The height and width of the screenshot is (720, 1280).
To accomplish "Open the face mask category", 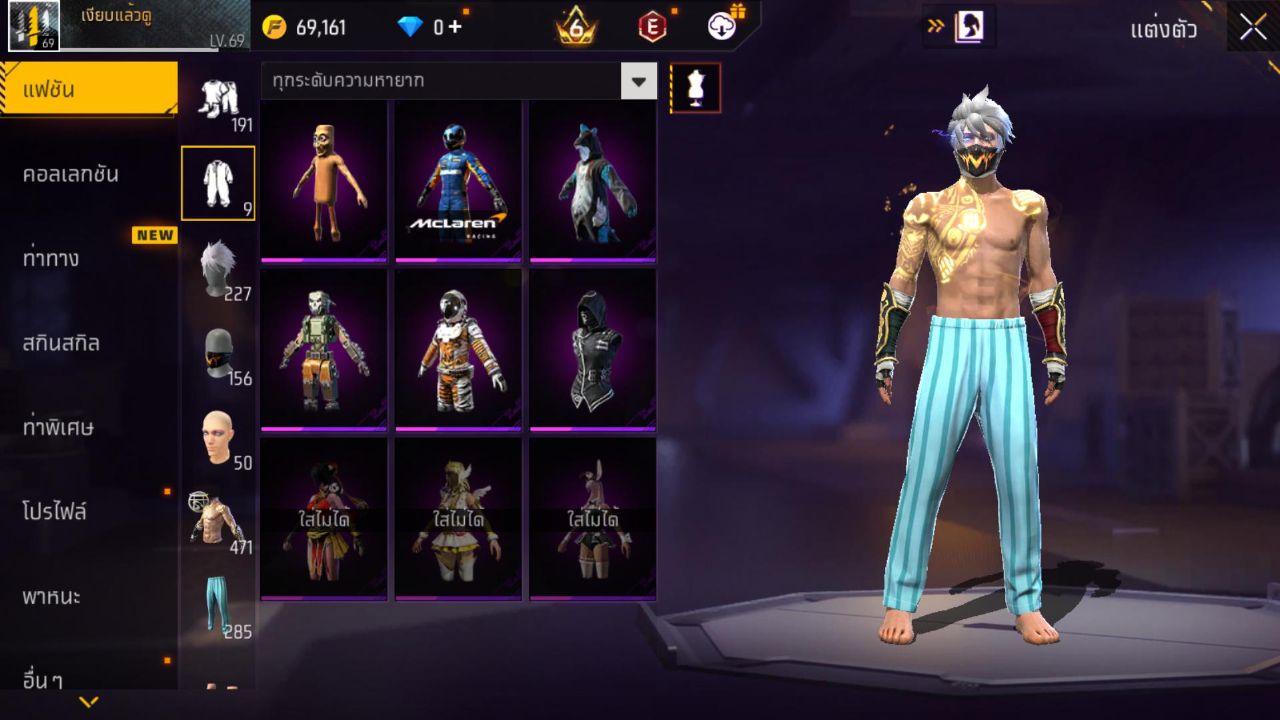I will coord(217,353).
